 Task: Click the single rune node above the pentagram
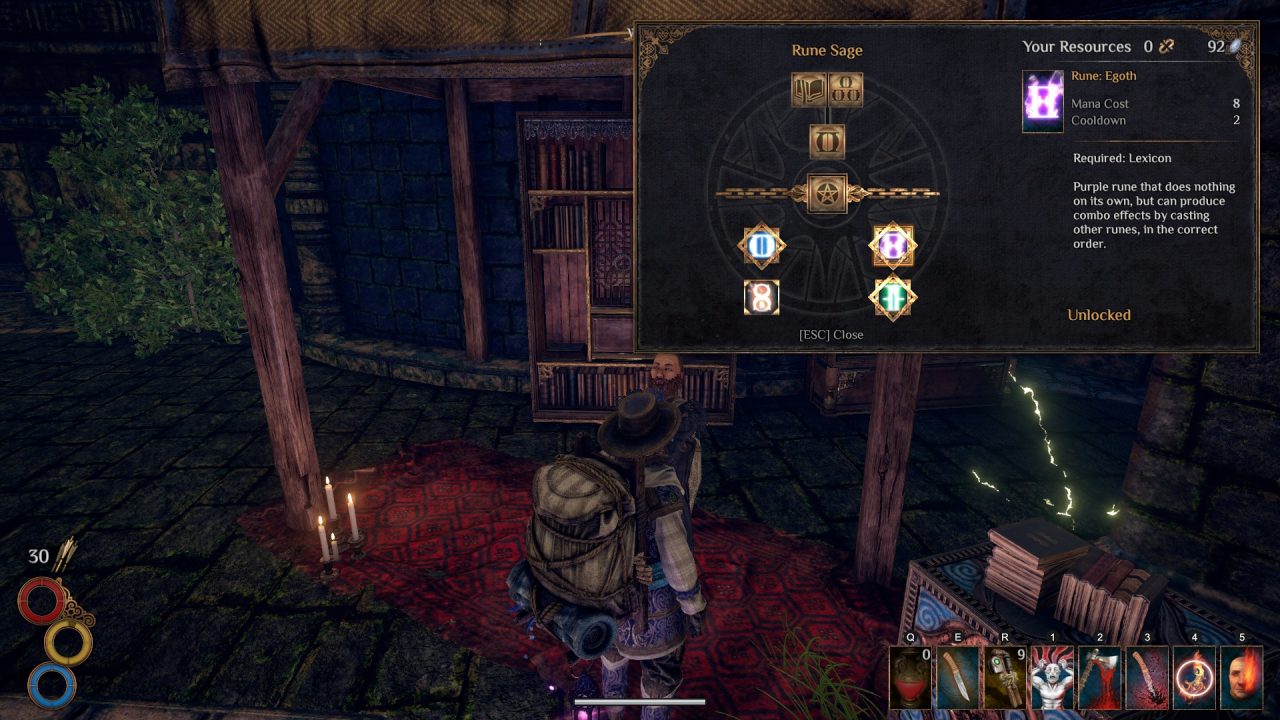(827, 141)
